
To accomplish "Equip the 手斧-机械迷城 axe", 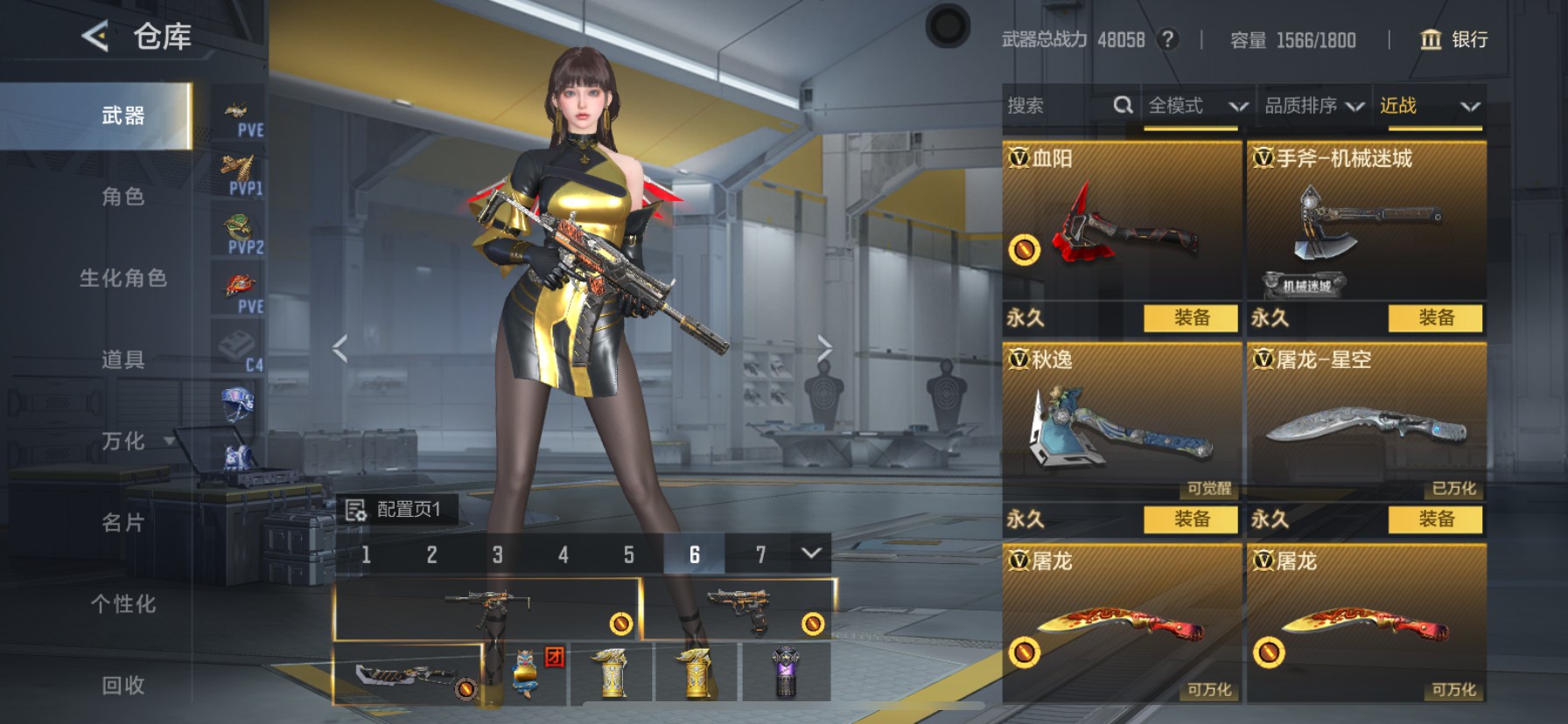I will [1435, 318].
